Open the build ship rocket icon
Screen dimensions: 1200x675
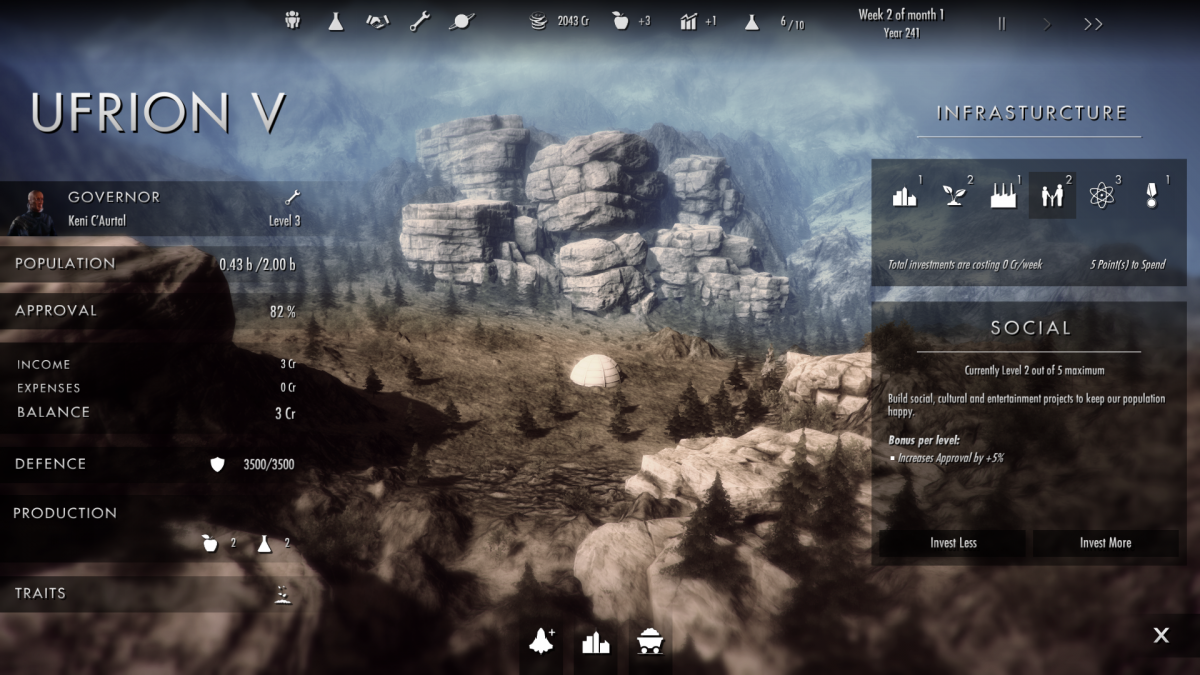[542, 641]
